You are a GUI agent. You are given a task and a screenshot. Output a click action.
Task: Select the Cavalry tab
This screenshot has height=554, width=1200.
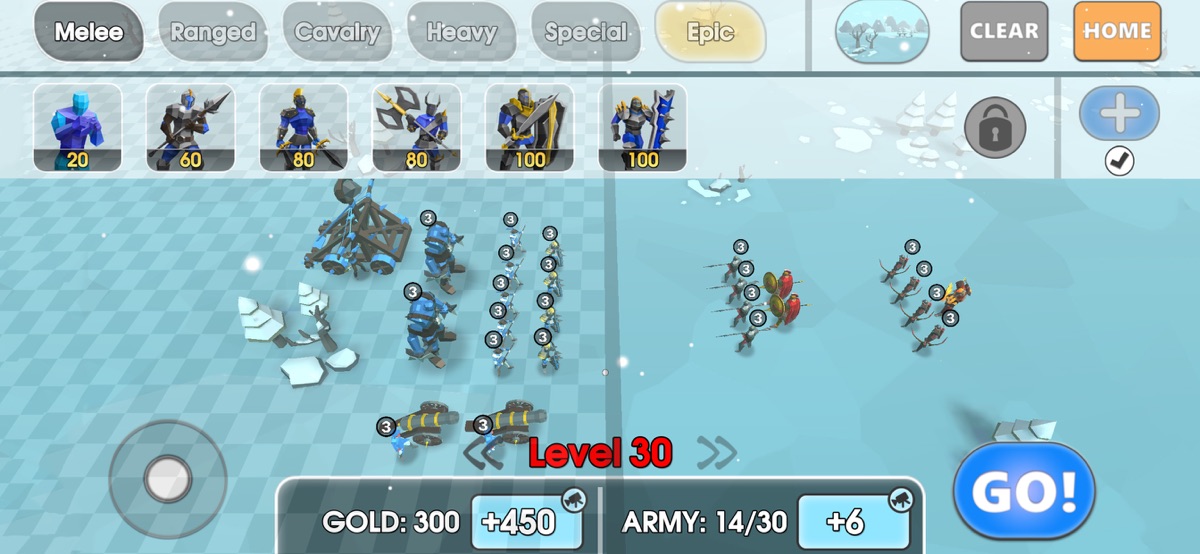tap(338, 32)
